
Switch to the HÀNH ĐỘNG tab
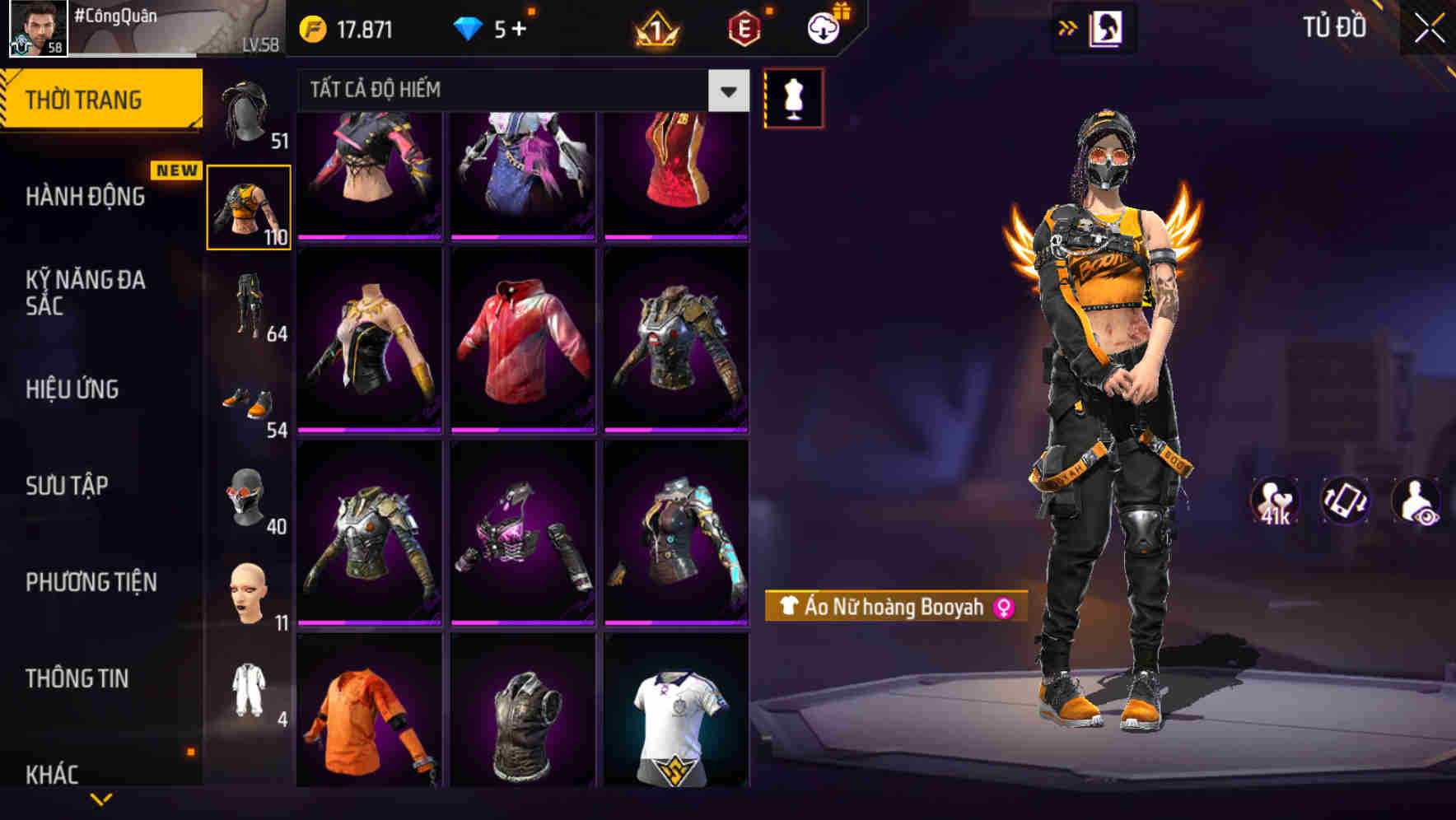(85, 198)
